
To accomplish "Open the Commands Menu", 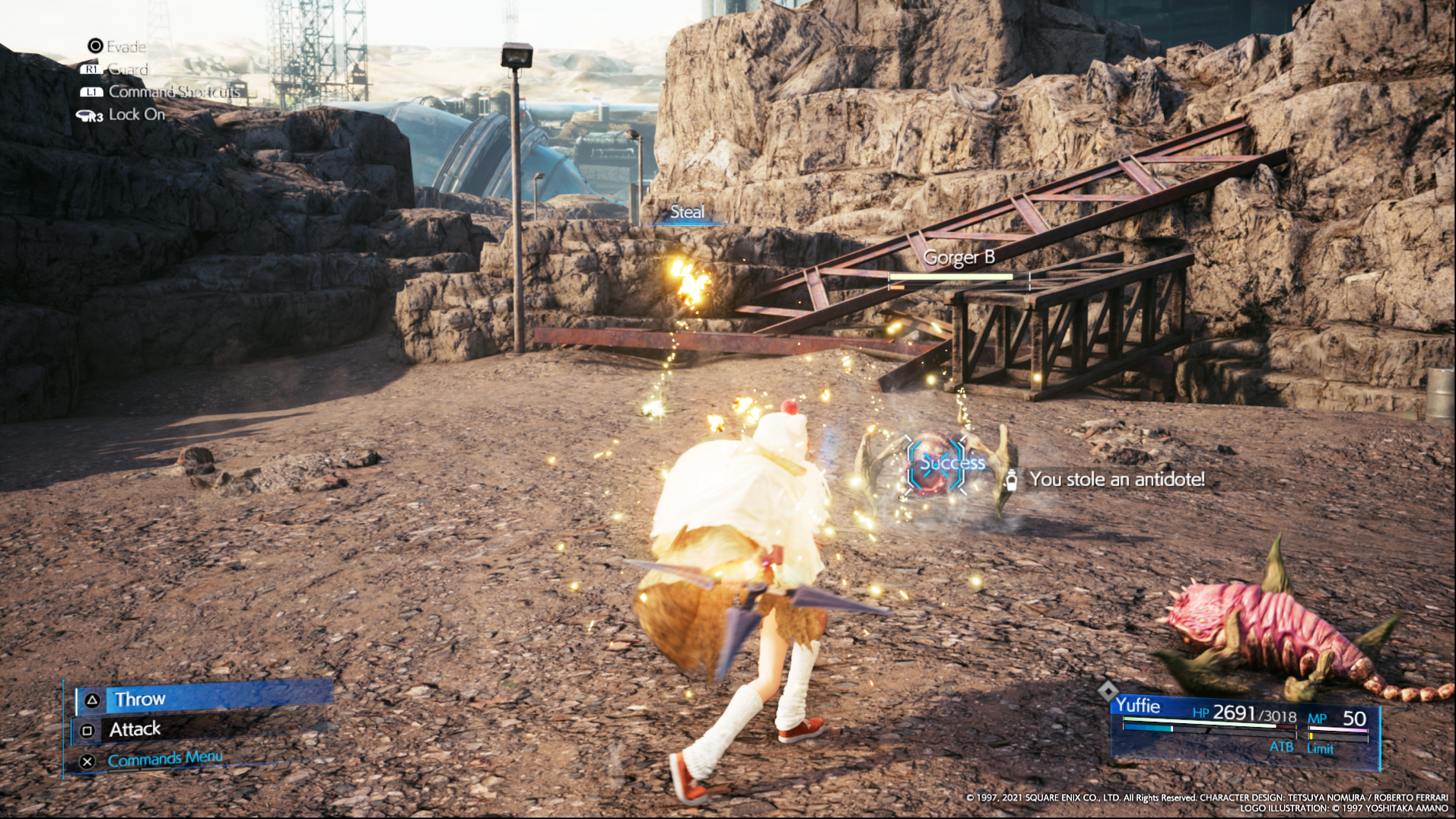I will pos(164,759).
